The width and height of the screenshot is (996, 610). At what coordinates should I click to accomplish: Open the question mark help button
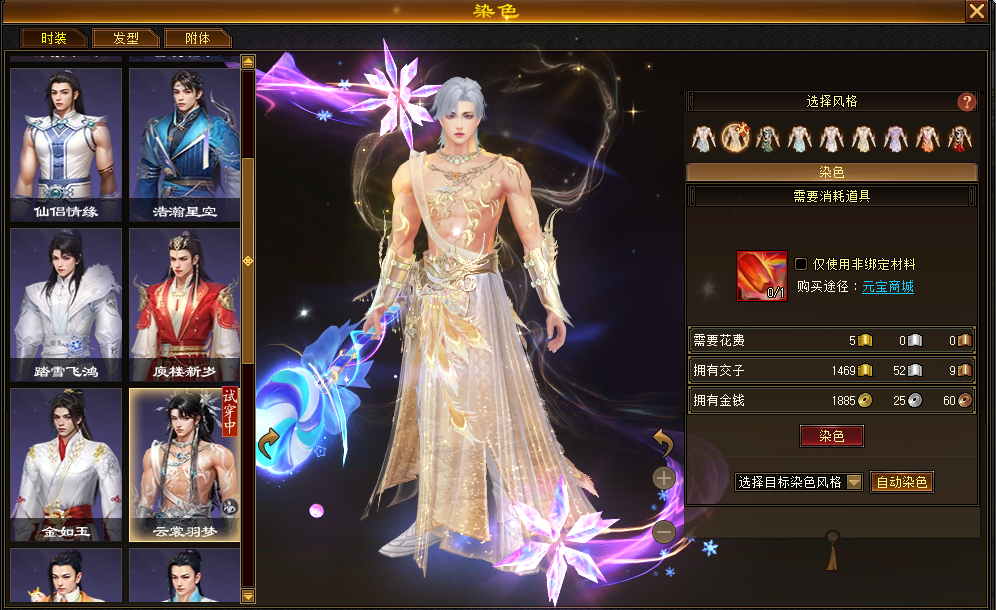coord(966,102)
